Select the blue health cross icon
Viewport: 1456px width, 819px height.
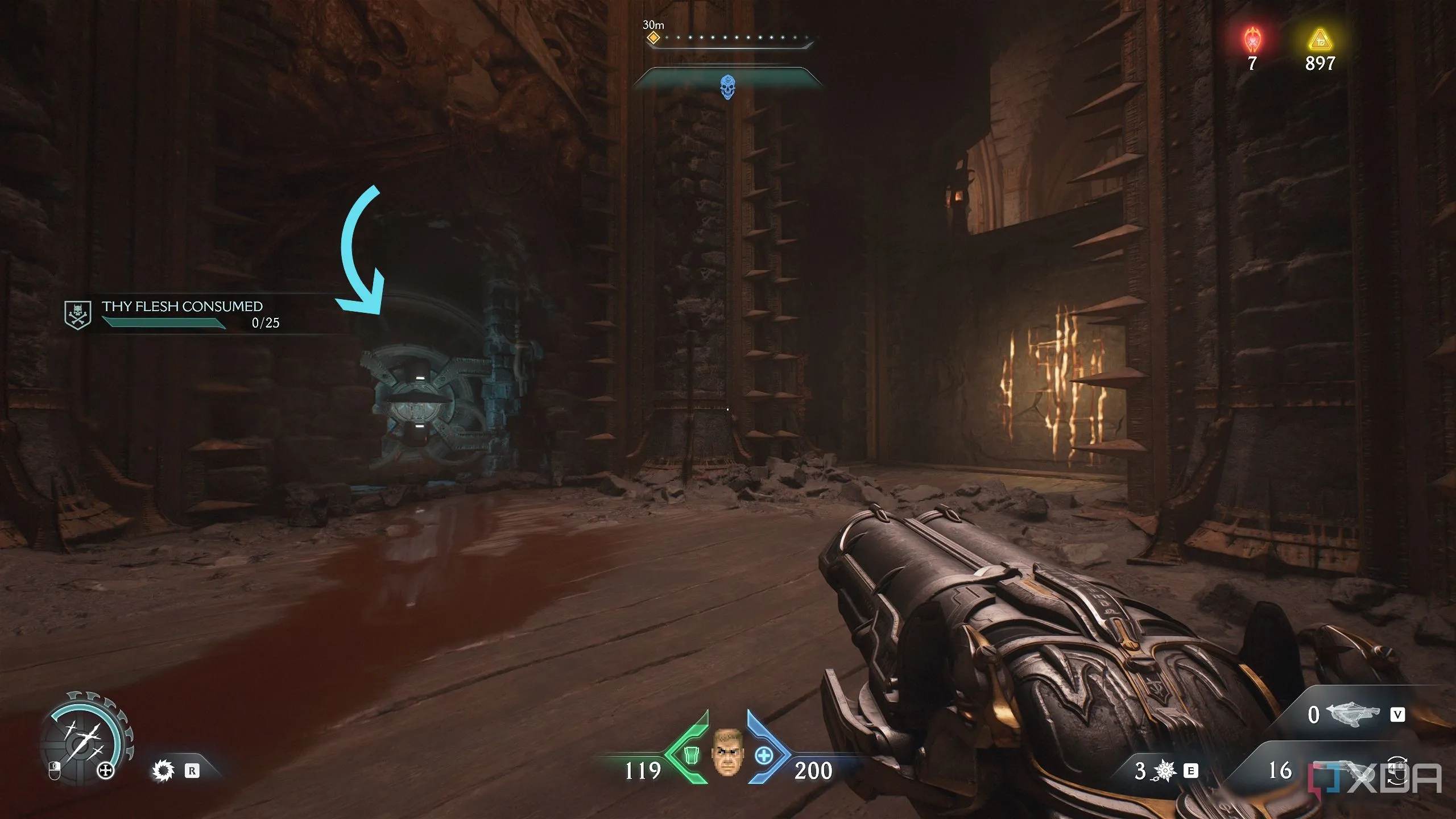[x=764, y=756]
